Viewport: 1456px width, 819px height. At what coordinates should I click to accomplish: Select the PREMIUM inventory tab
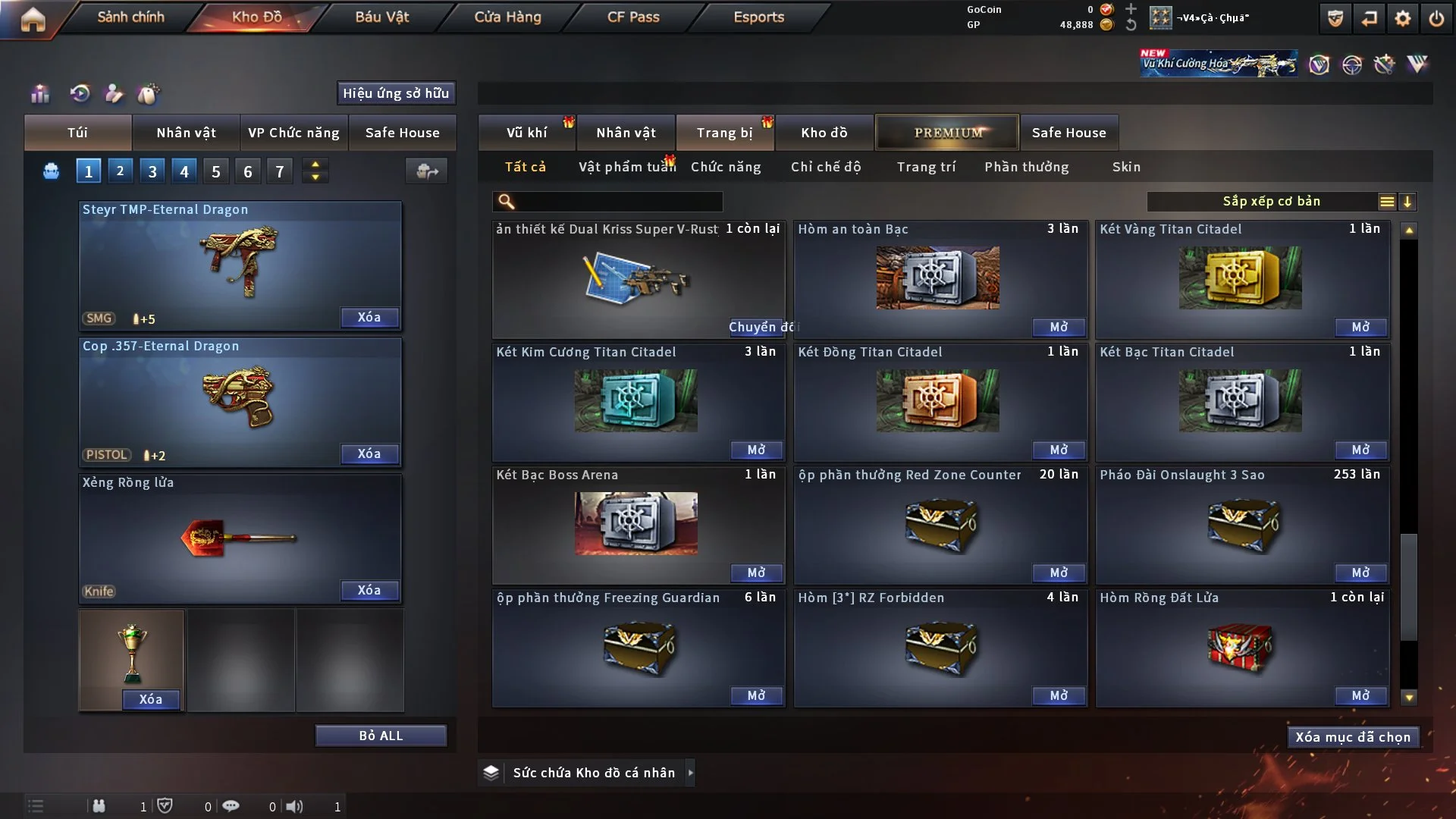[x=947, y=133]
